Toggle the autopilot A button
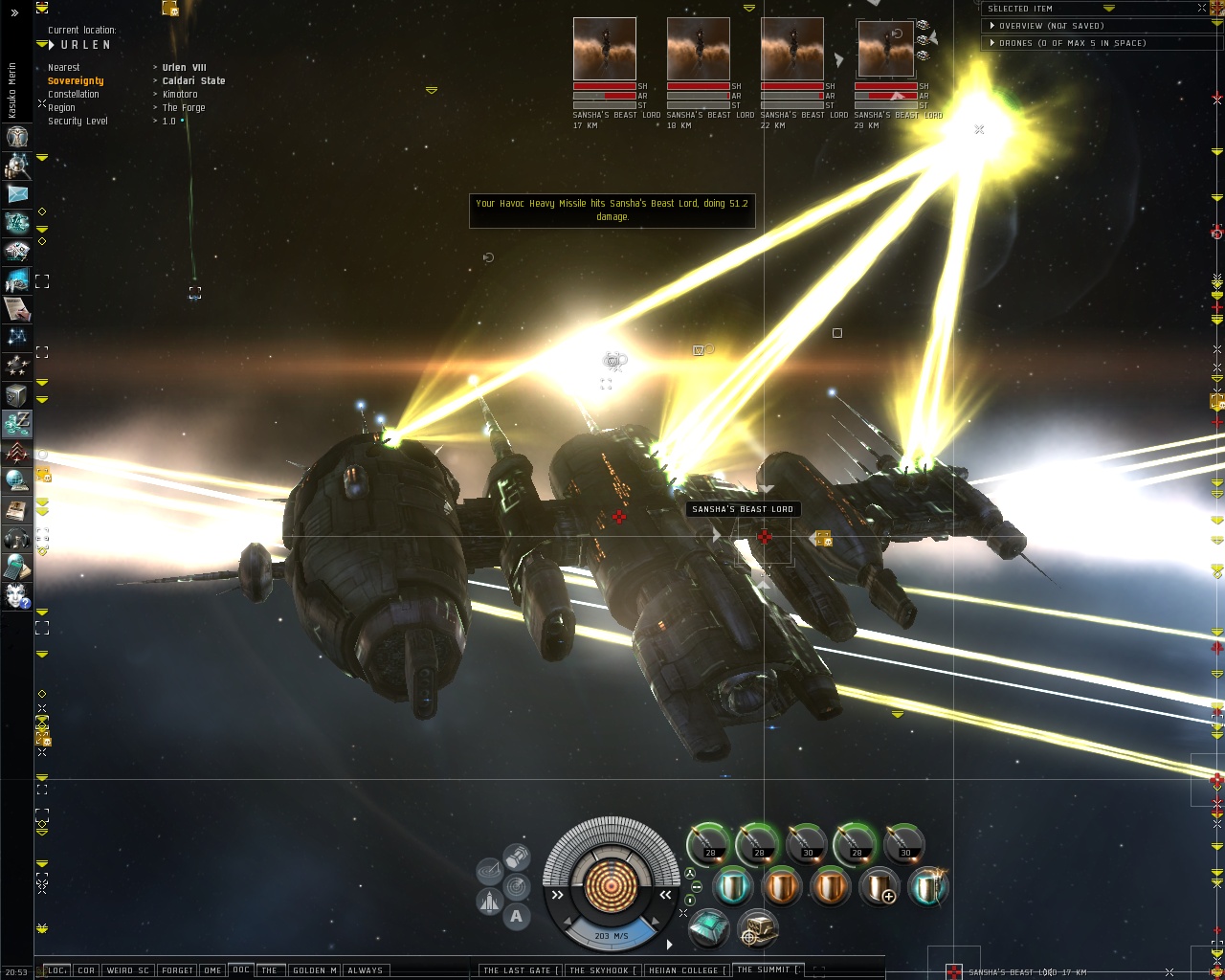The height and width of the screenshot is (980, 1225). (517, 917)
